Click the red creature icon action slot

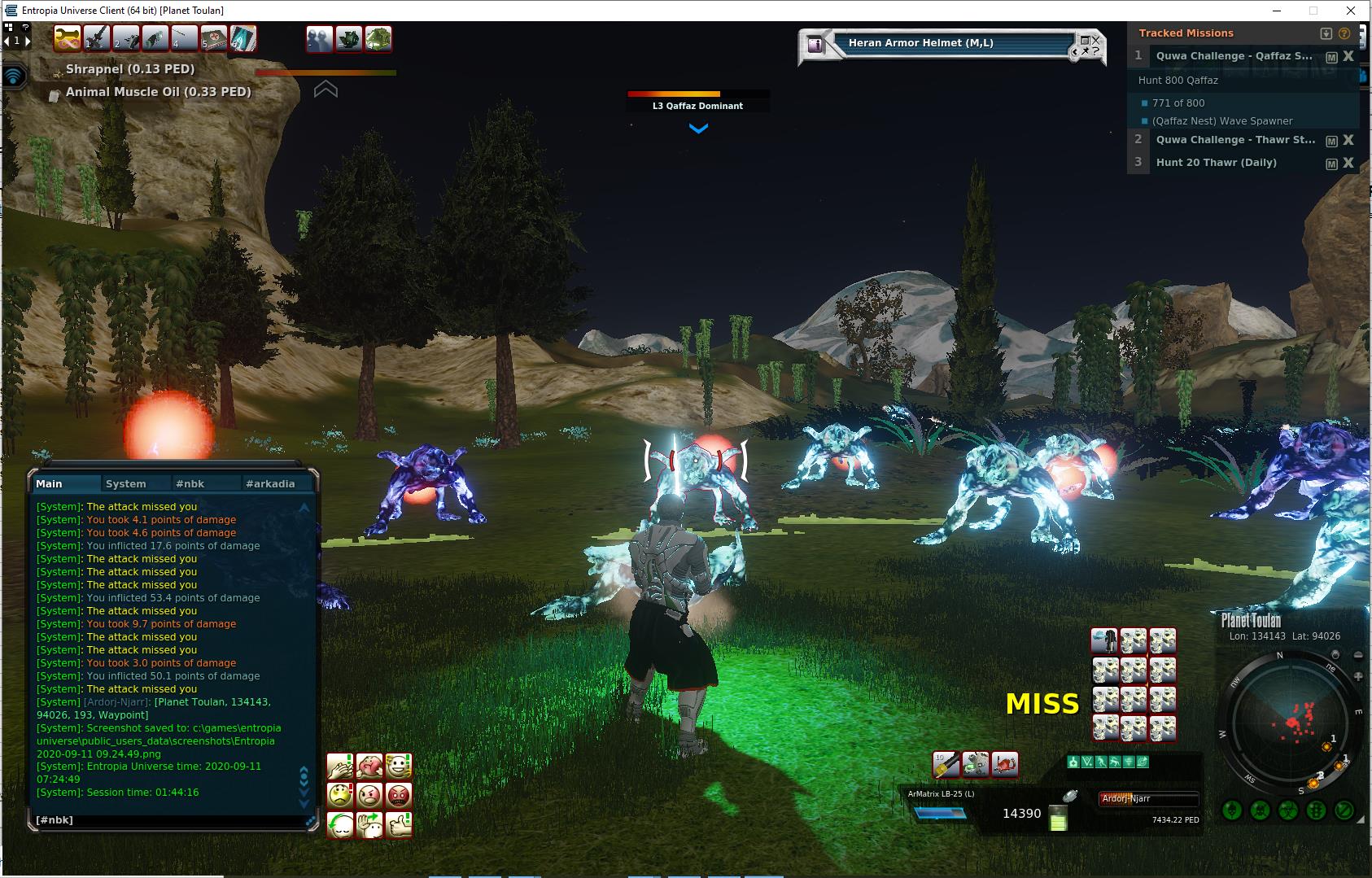1005,764
